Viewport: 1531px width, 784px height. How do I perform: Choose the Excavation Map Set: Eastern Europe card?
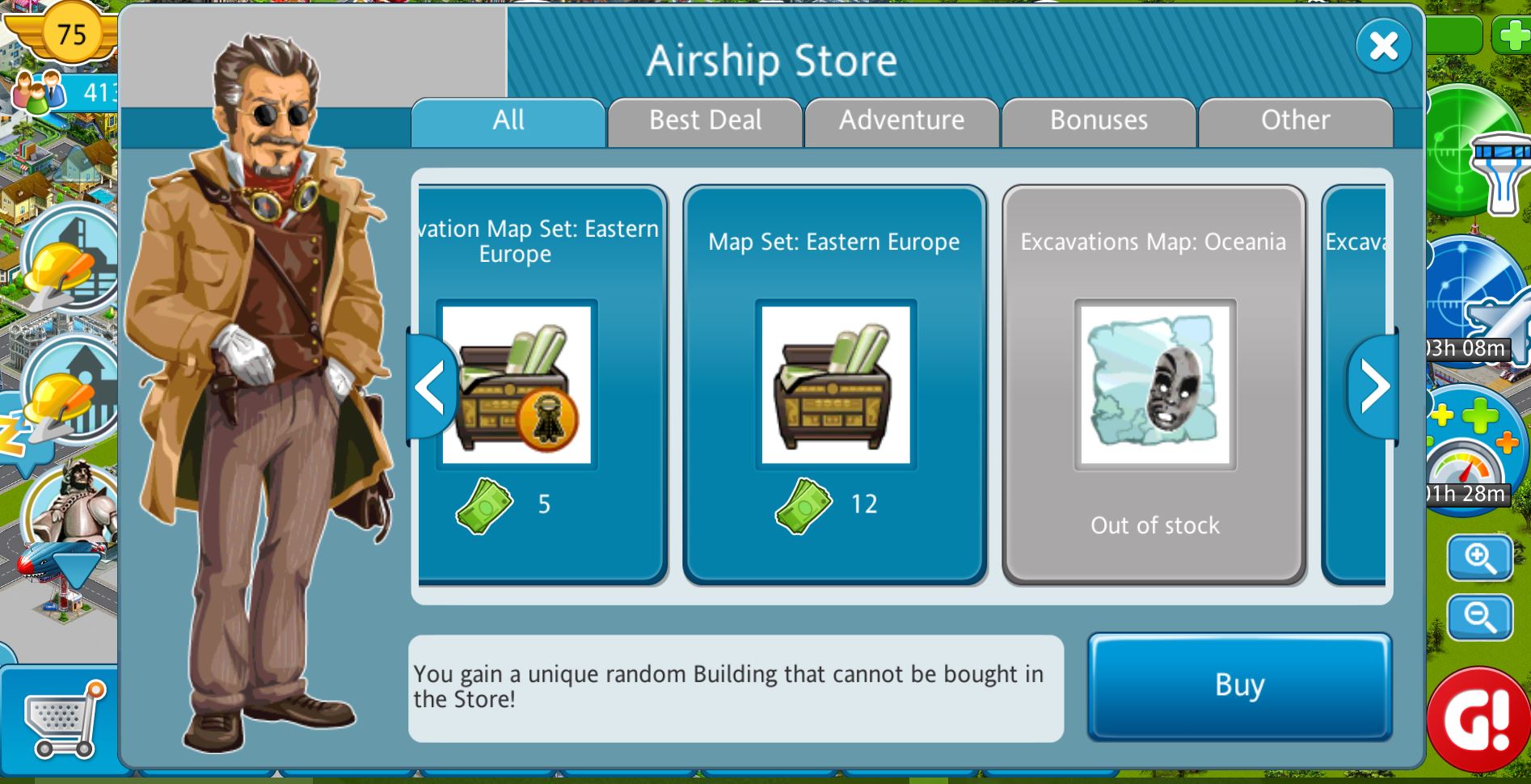point(542,385)
